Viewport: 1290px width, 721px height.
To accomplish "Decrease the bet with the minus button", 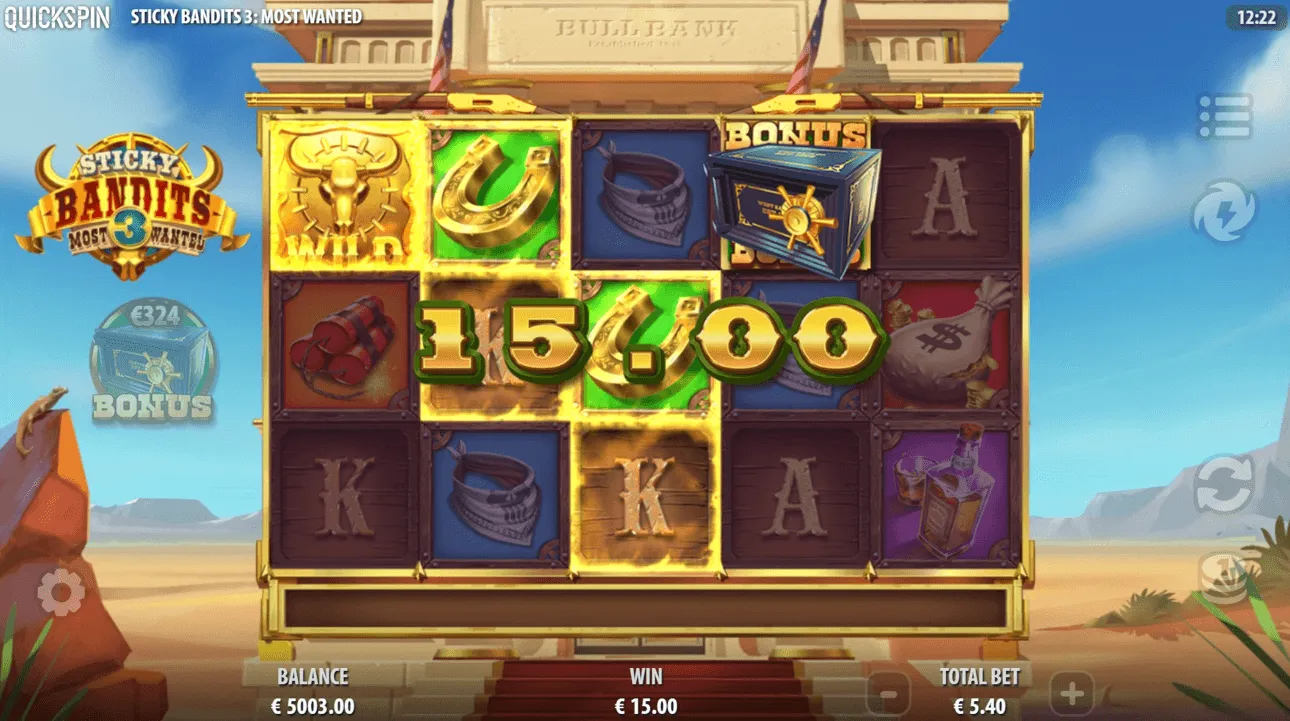I will click(x=888, y=692).
